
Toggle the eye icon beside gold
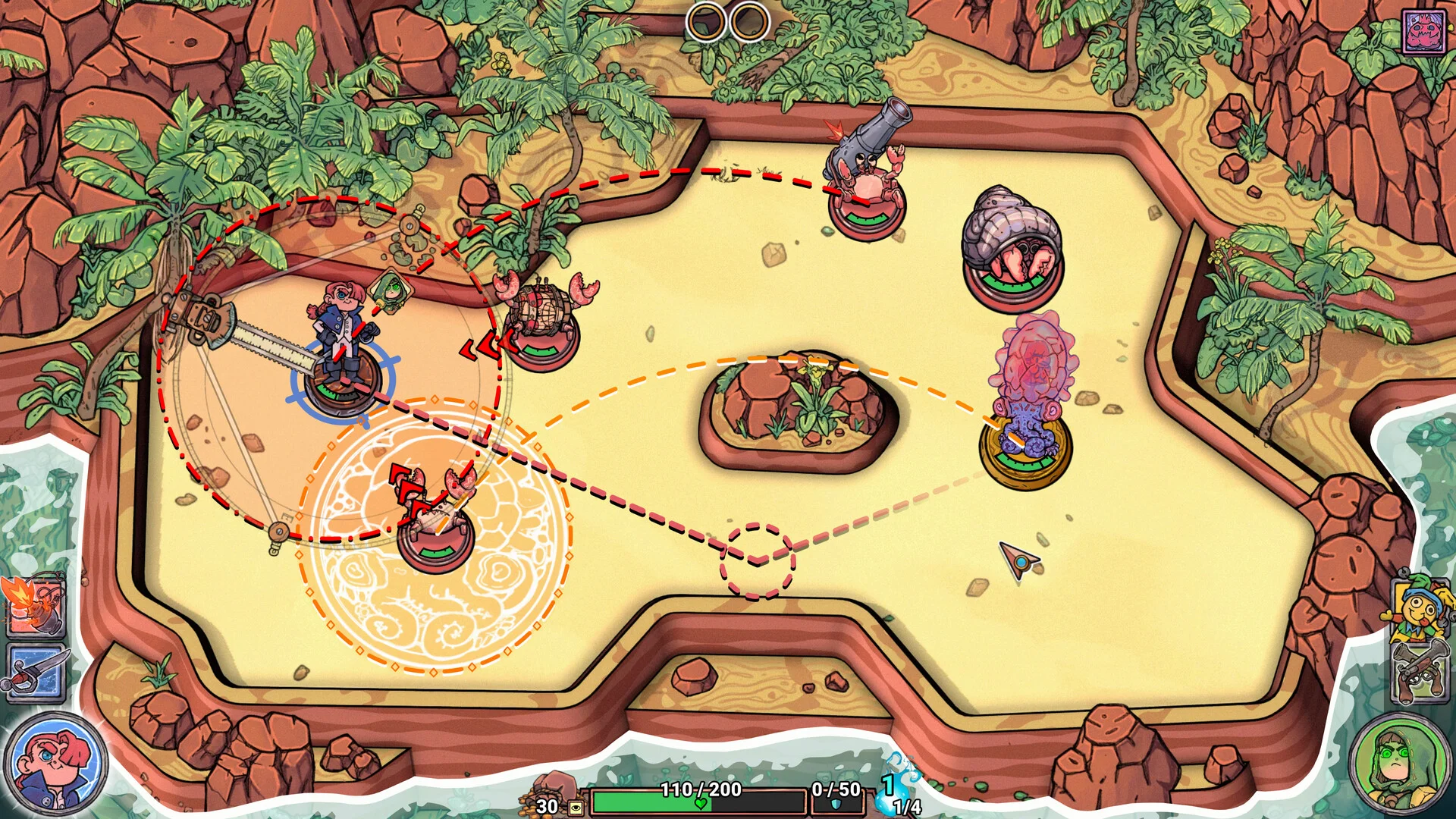click(x=576, y=807)
